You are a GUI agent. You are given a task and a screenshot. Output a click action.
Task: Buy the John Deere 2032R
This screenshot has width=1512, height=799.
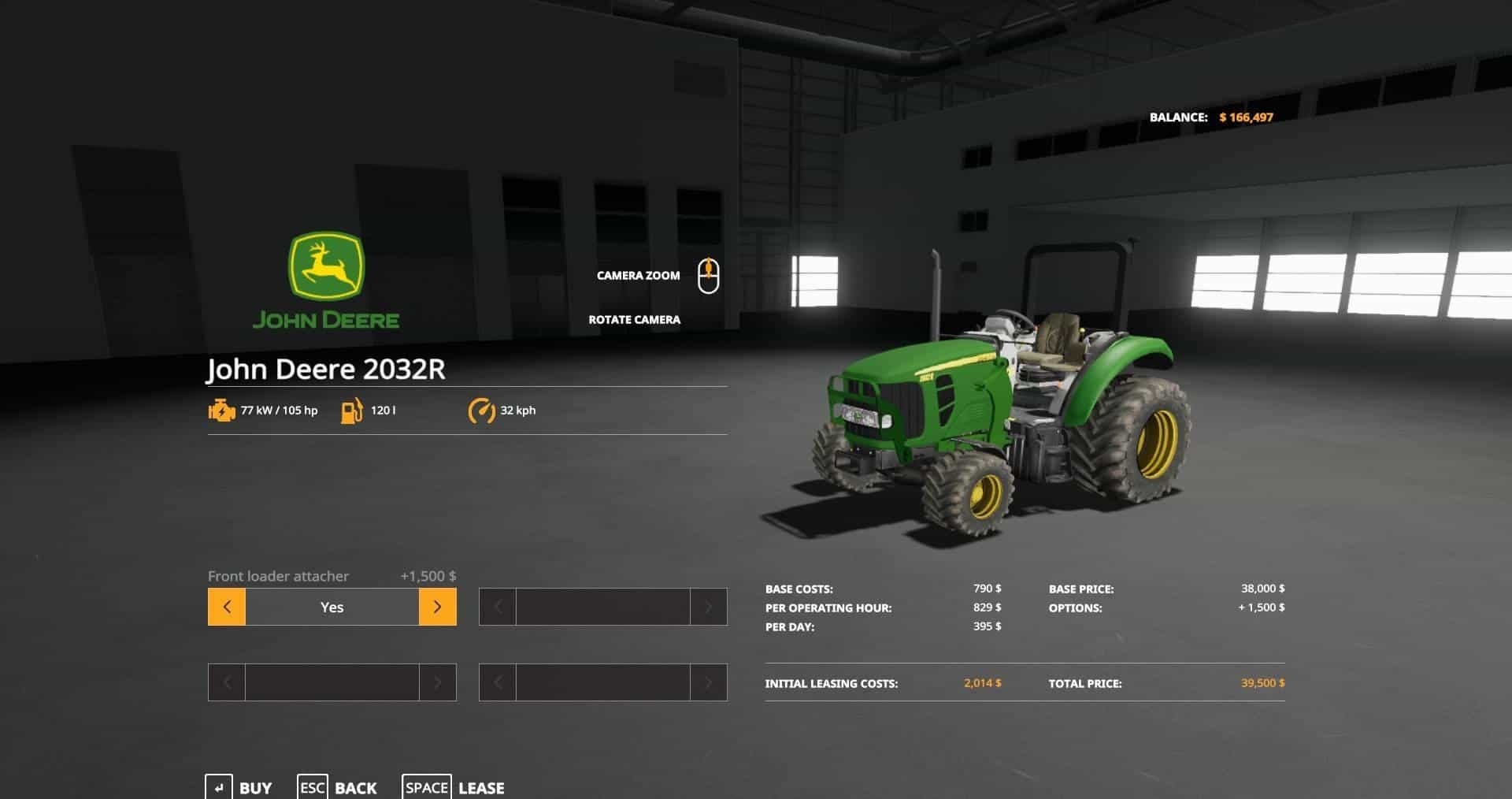click(239, 787)
